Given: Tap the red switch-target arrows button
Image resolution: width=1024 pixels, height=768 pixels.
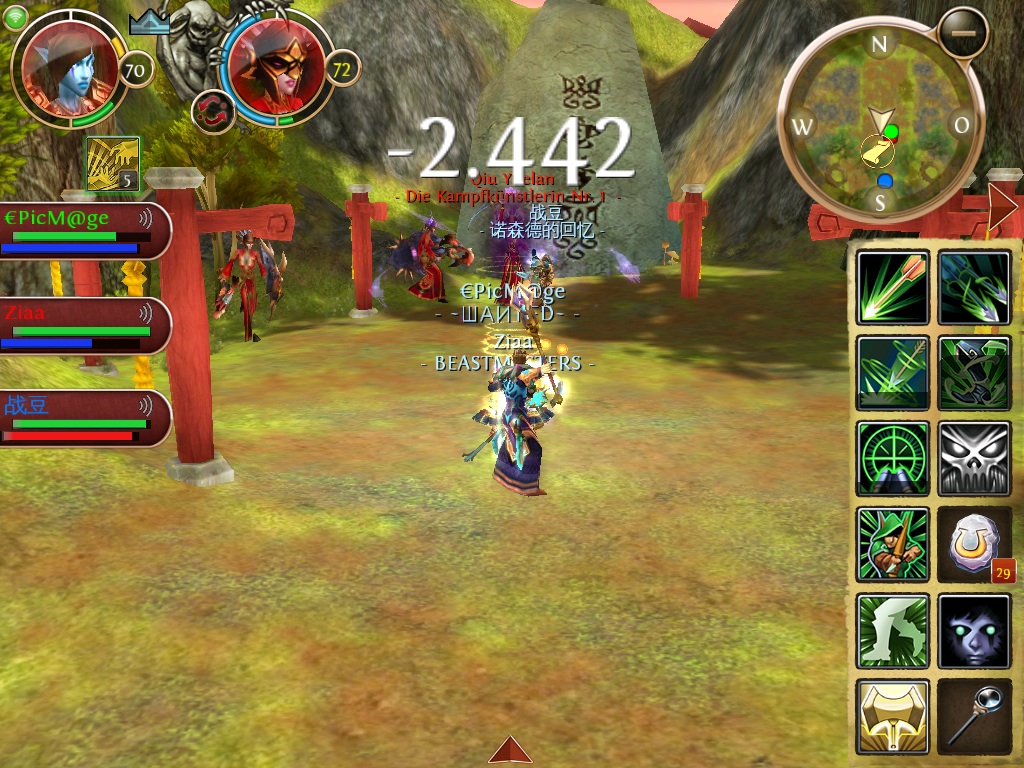Looking at the screenshot, I should 212,111.
